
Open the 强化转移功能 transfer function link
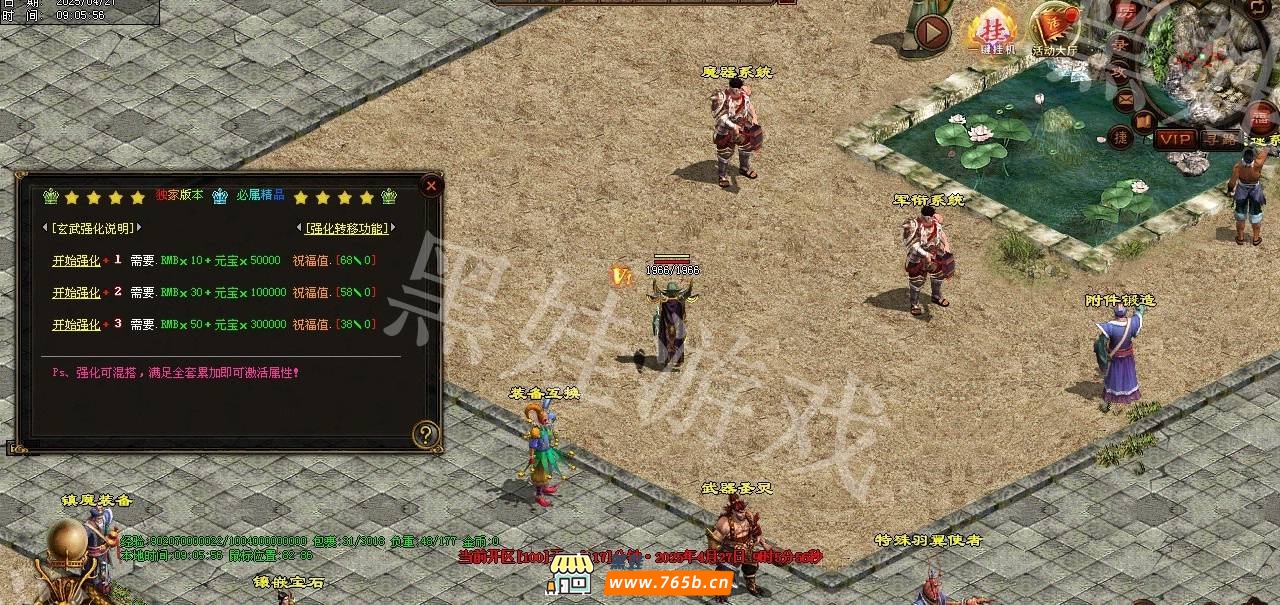point(345,228)
